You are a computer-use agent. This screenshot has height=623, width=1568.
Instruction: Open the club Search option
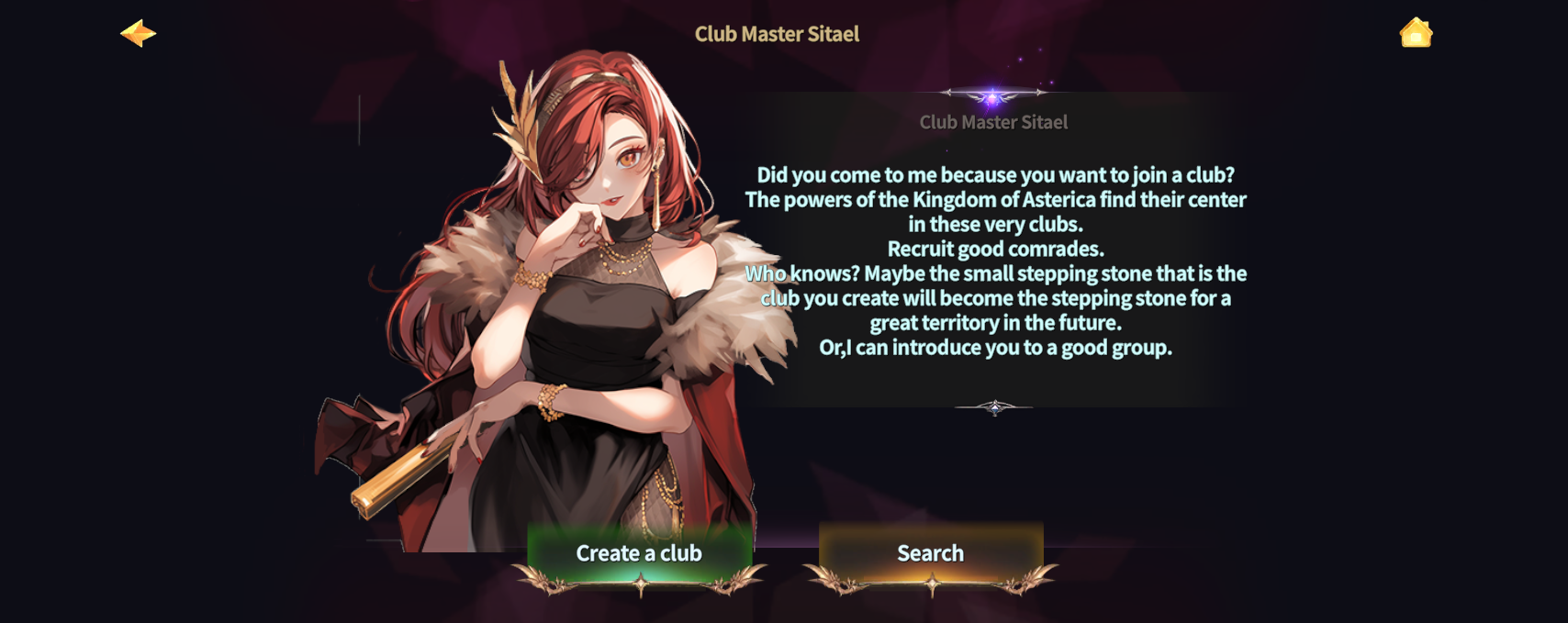[x=930, y=553]
